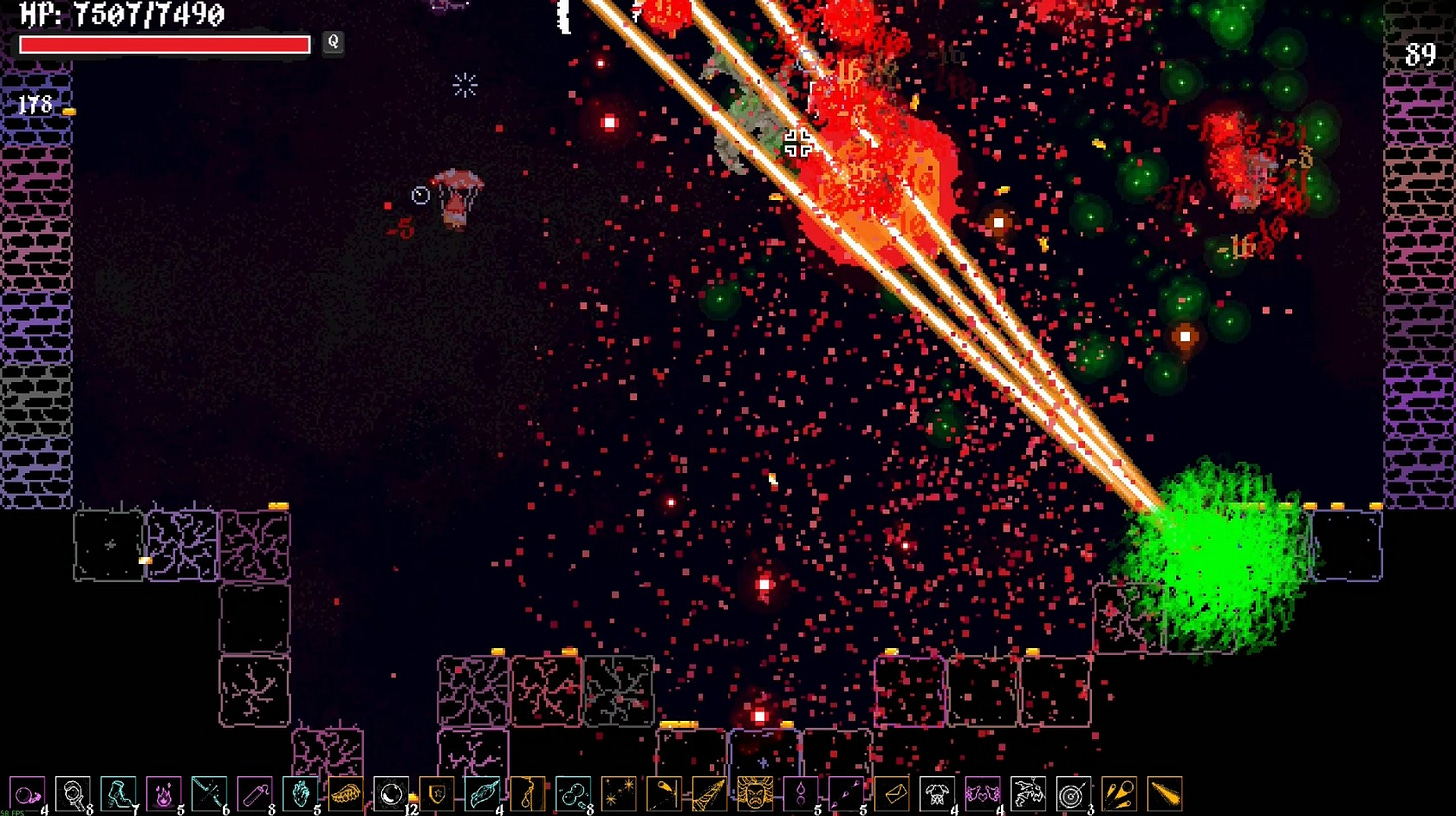Choose the hanging noose item icon

pos(527,794)
